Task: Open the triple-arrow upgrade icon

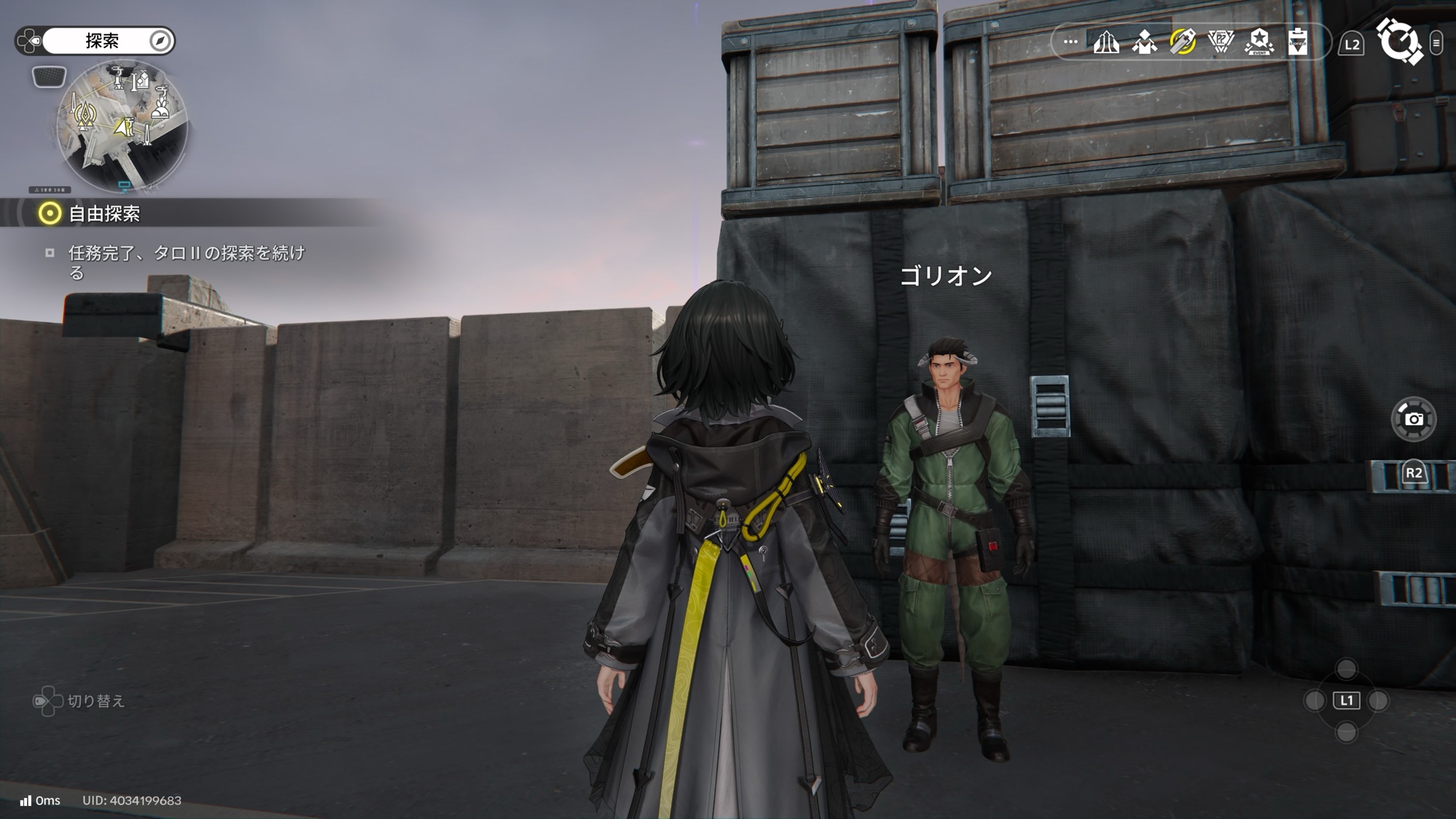Action: [x=1106, y=42]
